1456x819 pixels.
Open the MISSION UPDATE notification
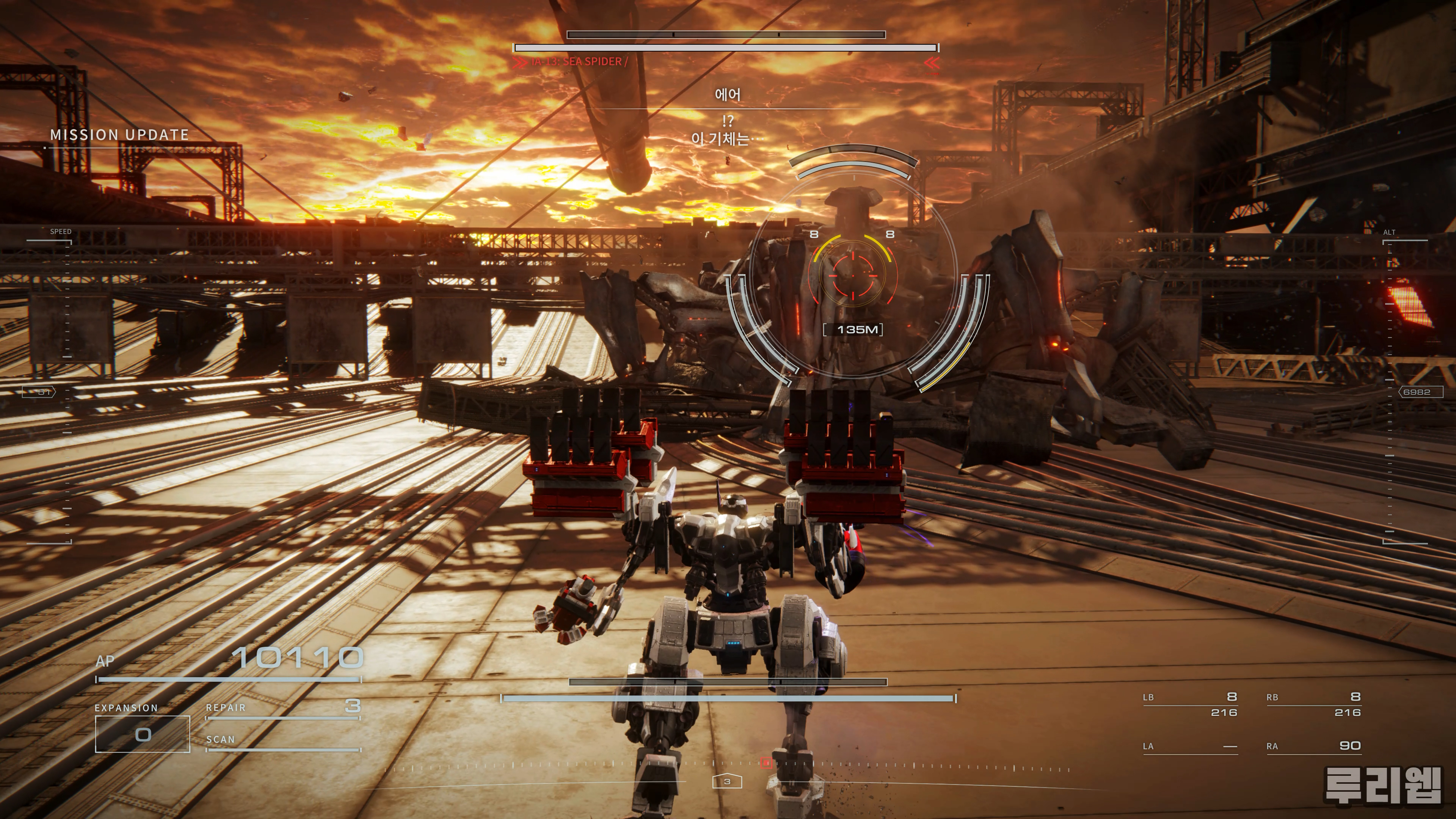pyautogui.click(x=119, y=135)
